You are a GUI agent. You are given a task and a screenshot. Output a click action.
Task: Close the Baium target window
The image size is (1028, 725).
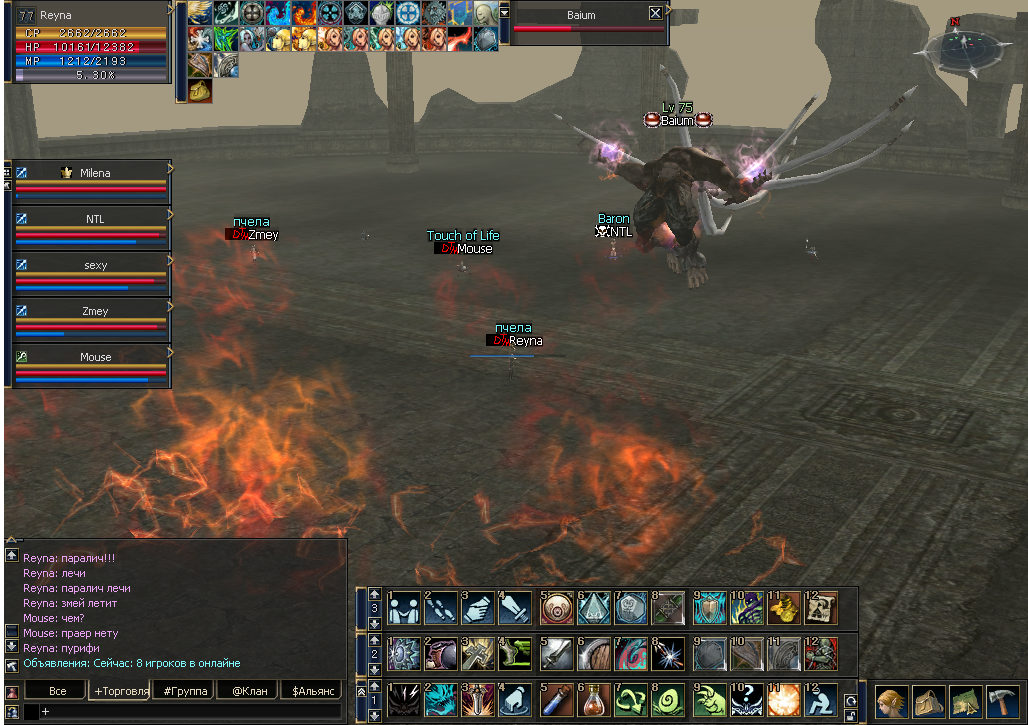point(655,14)
